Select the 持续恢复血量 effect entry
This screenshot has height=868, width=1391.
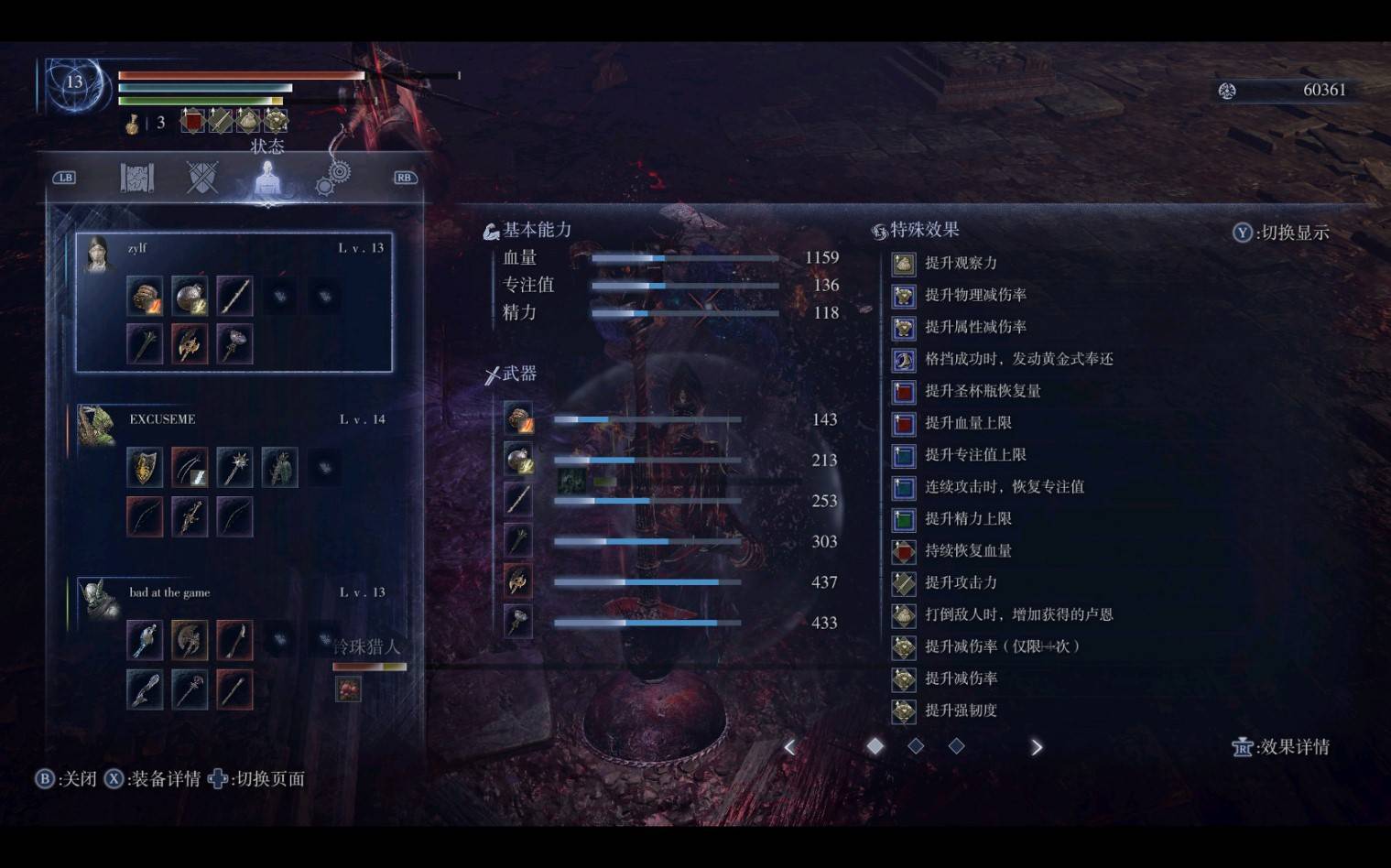click(967, 550)
